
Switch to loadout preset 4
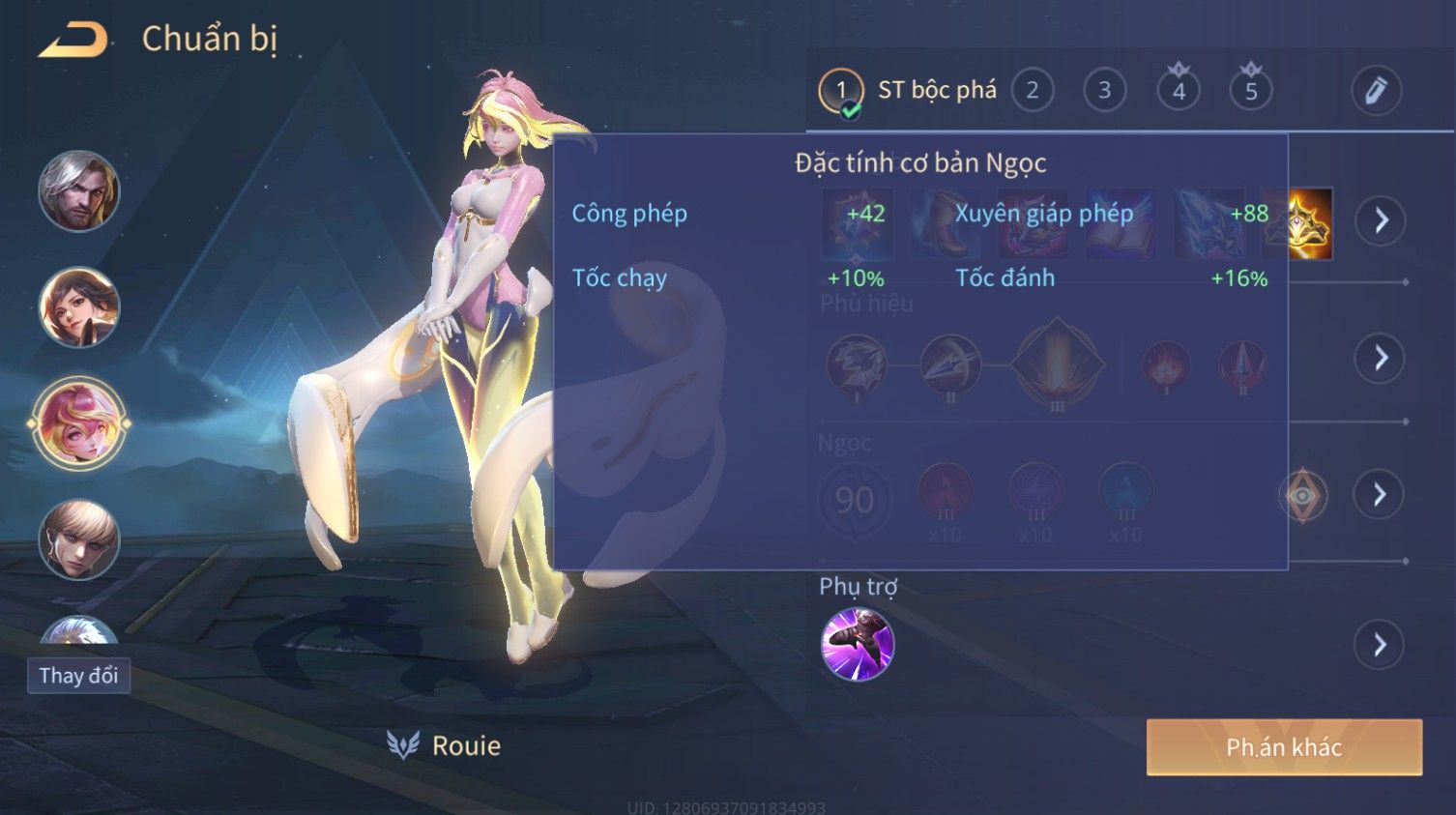coord(1179,91)
